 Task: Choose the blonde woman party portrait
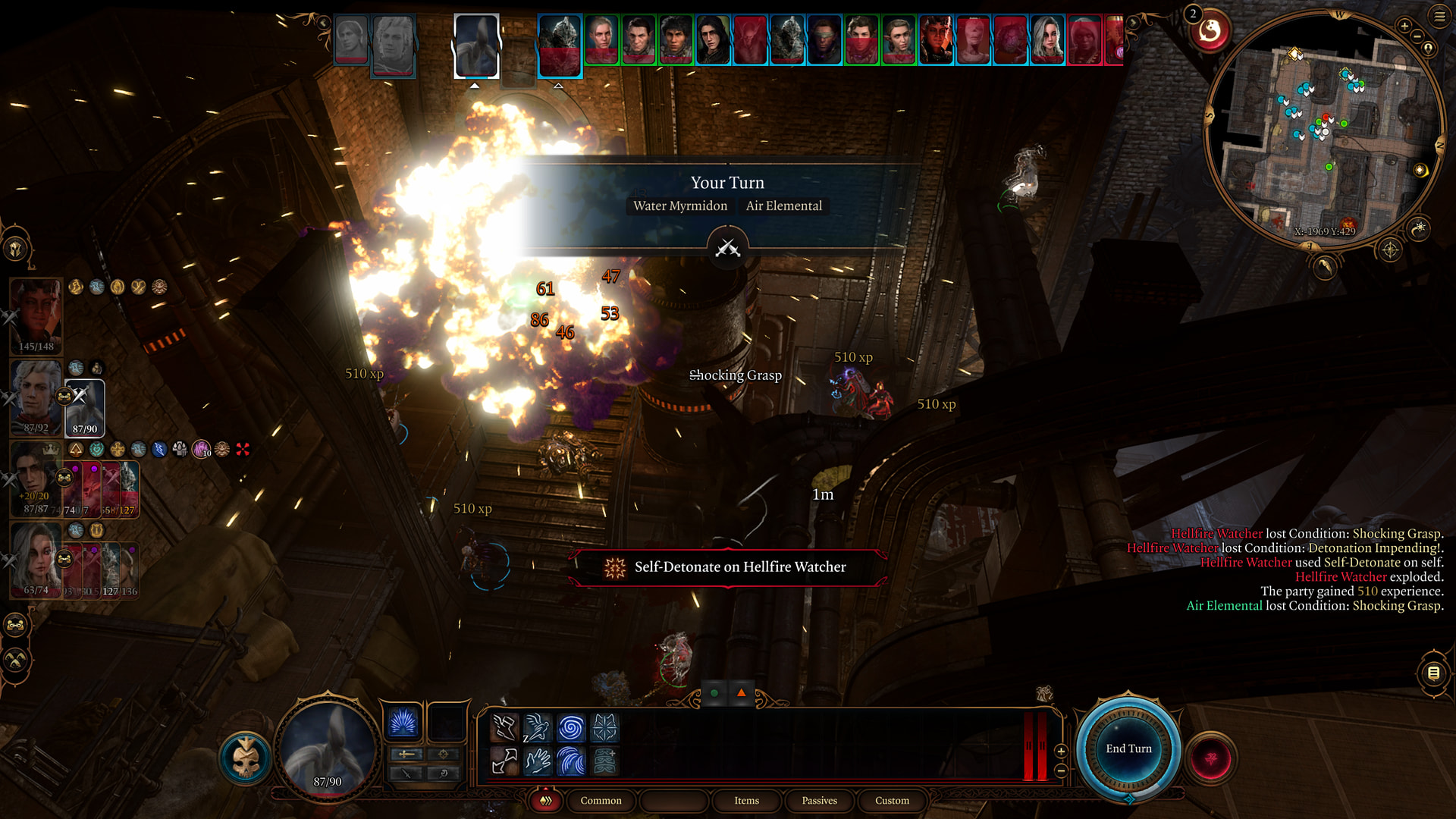[36, 557]
